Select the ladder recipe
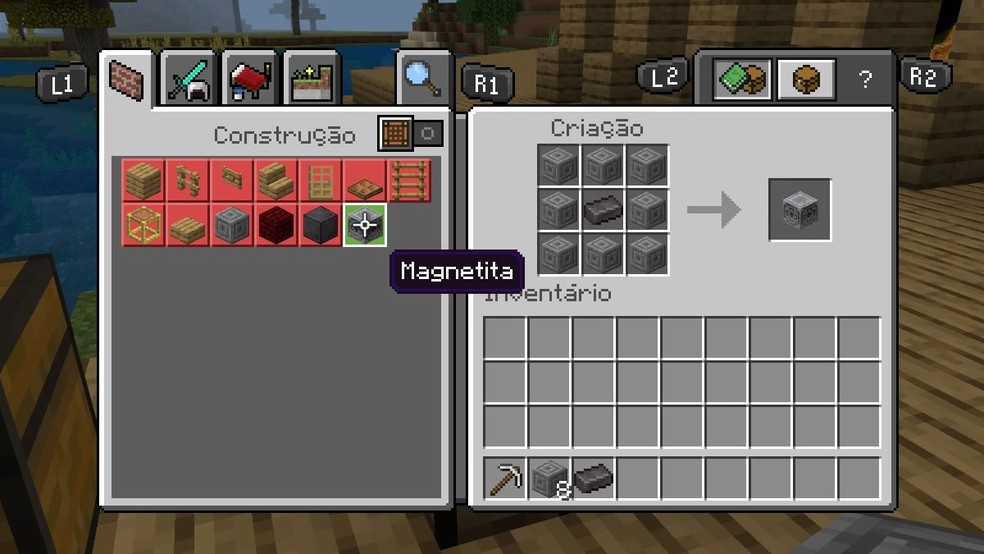 408,180
